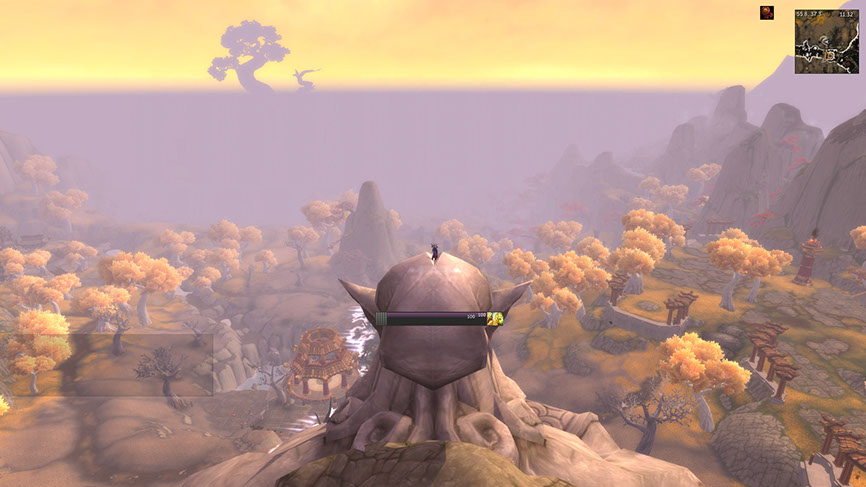The image size is (866, 487).
Task: Click the red buff icon beside the minimap
Action: pyautogui.click(x=768, y=12)
